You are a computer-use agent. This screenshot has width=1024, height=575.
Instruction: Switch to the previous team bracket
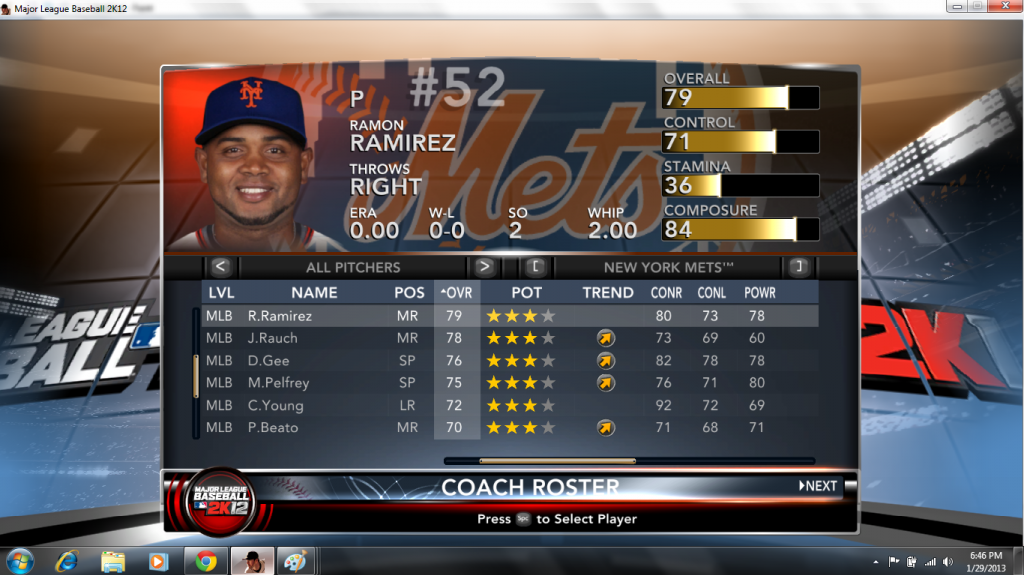click(535, 267)
